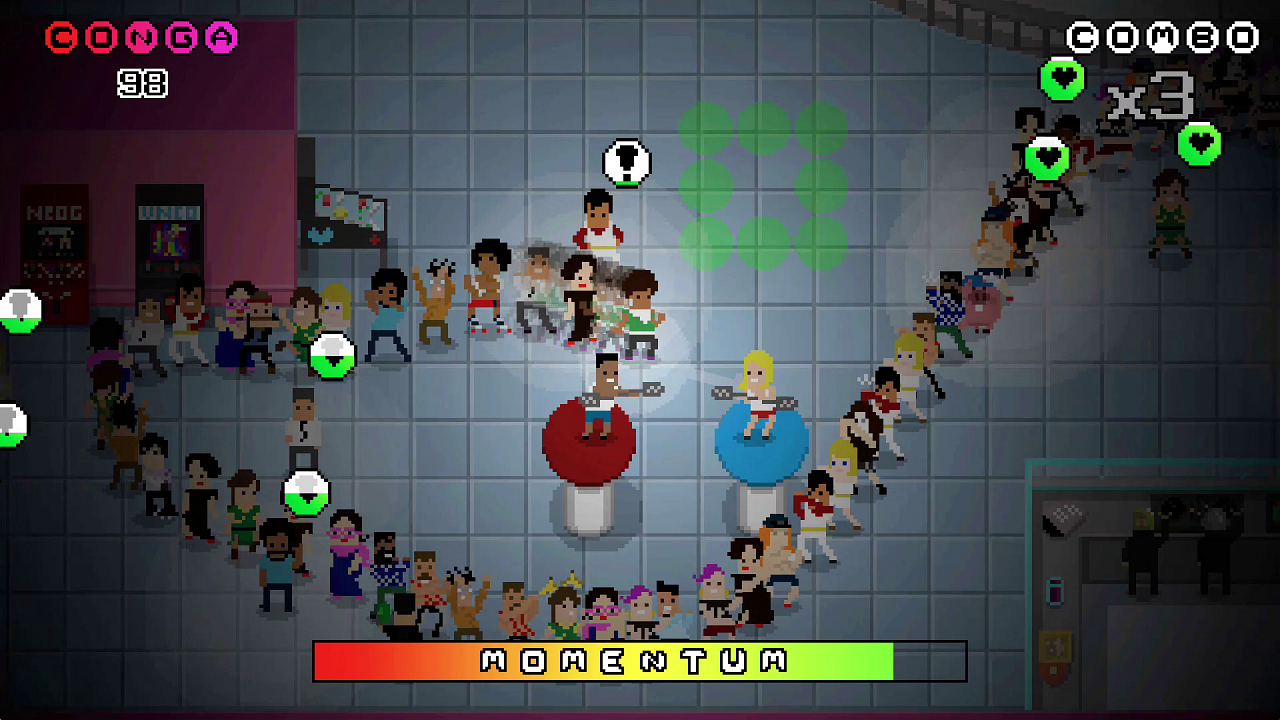Click the gray arrow pickup on the left wall
The width and height of the screenshot is (1280, 720).
[17, 310]
